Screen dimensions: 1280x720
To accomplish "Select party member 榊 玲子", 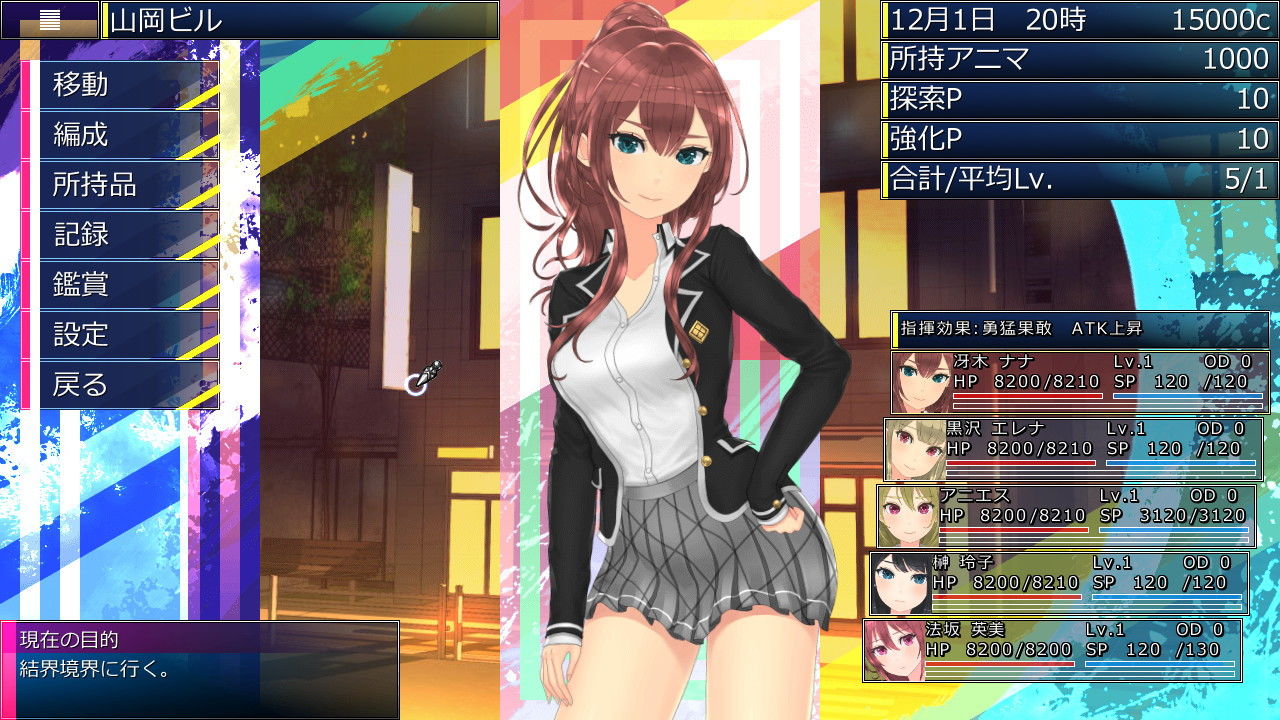I will pyautogui.click(x=1059, y=582).
